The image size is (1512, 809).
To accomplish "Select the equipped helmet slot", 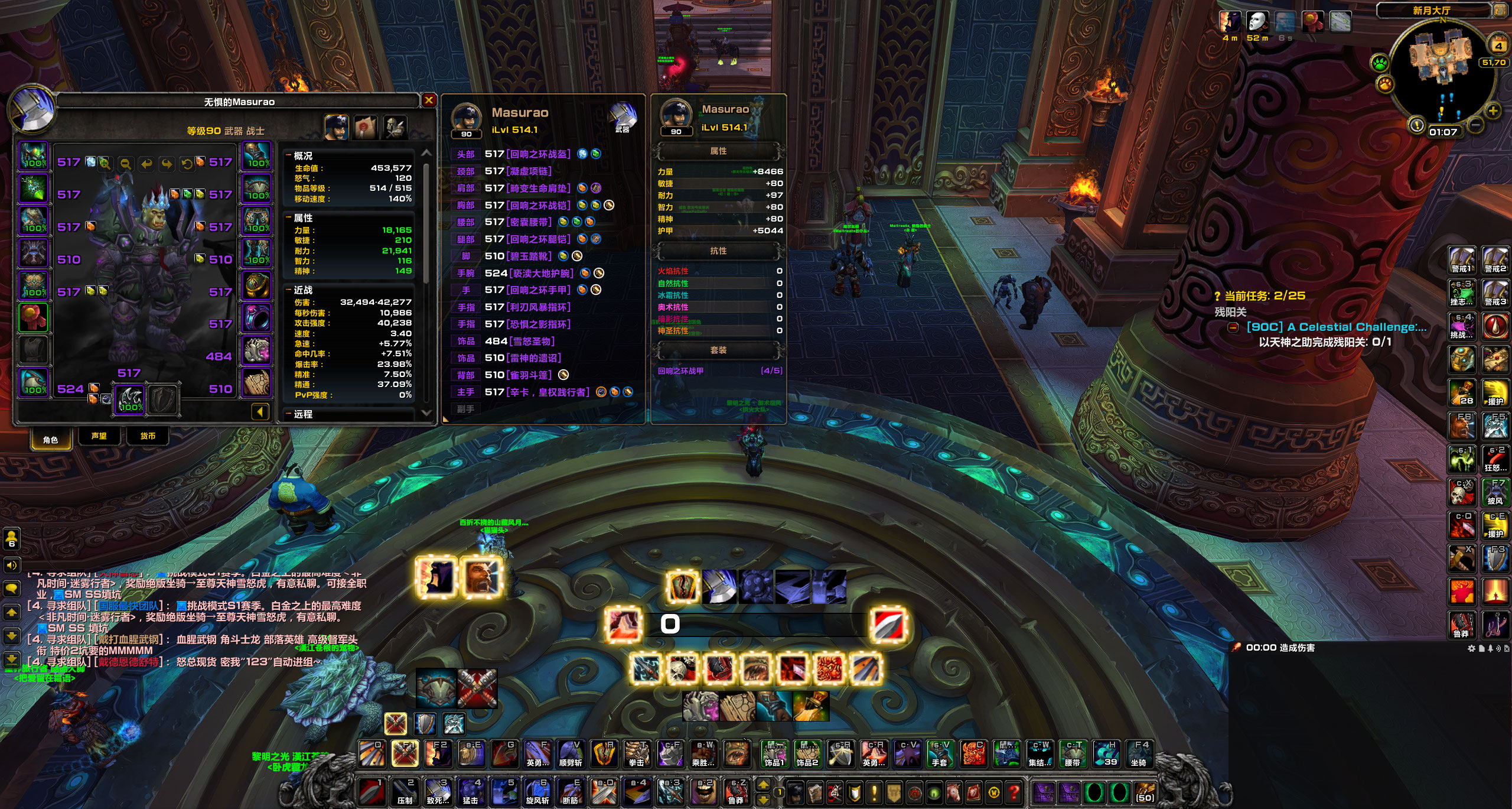I will pyautogui.click(x=34, y=156).
